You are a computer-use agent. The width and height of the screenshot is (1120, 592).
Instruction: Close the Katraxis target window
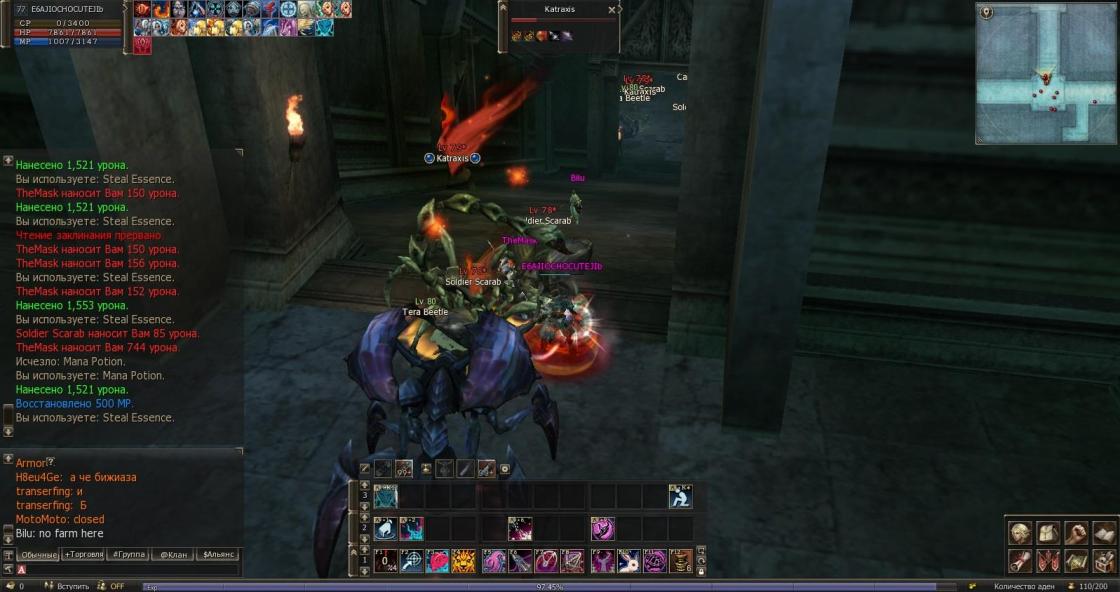coord(612,10)
